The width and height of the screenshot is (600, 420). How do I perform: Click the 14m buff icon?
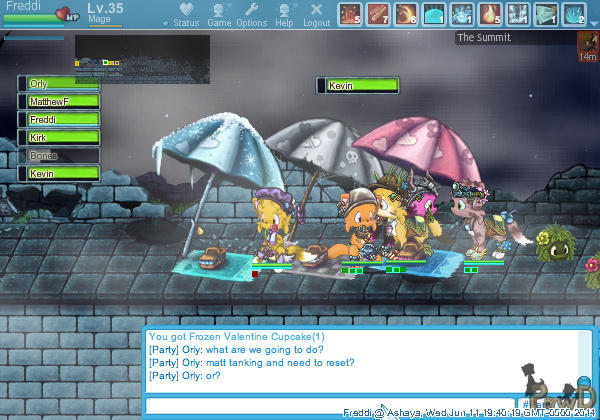(588, 43)
